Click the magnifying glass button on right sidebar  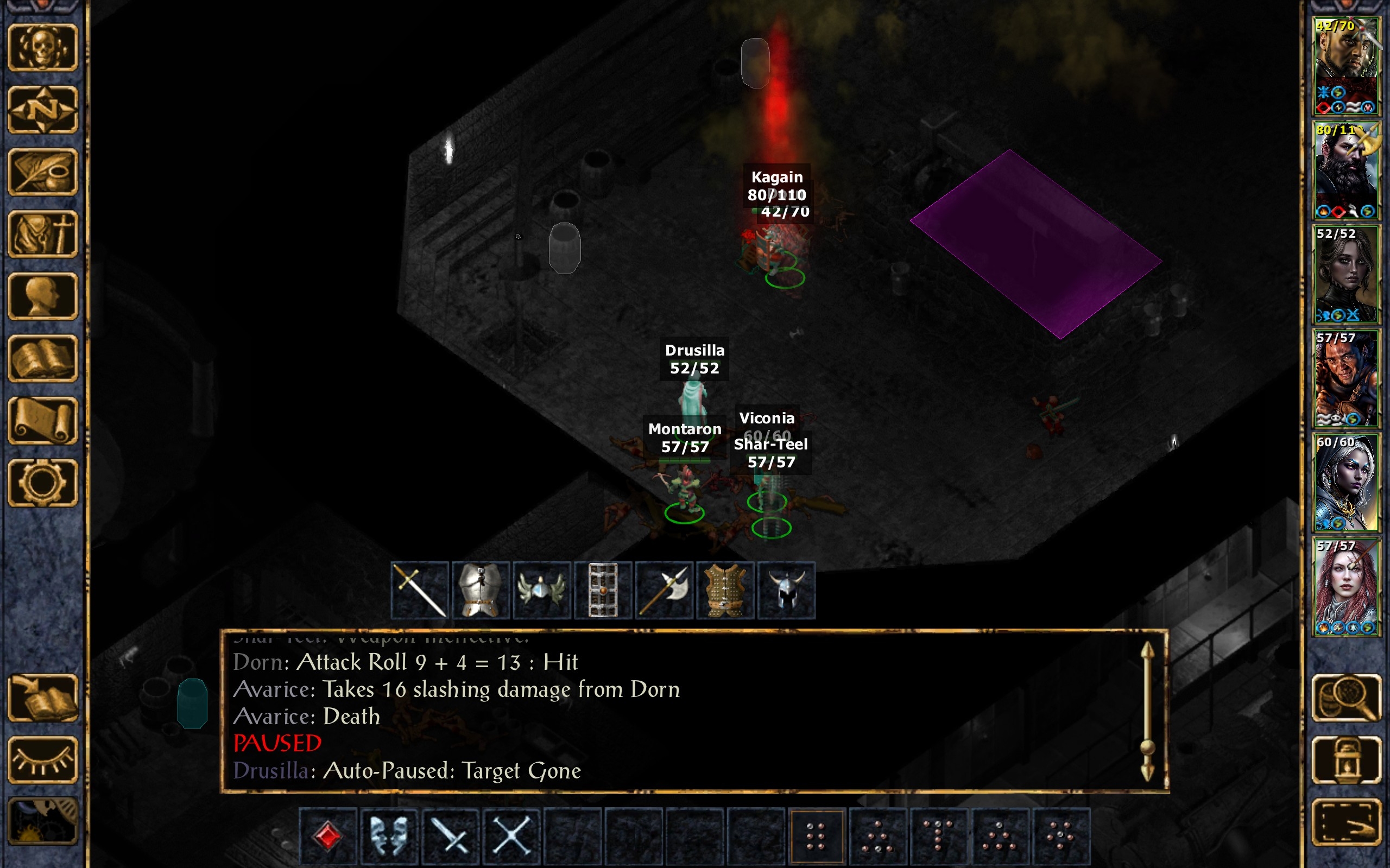pyautogui.click(x=1347, y=698)
